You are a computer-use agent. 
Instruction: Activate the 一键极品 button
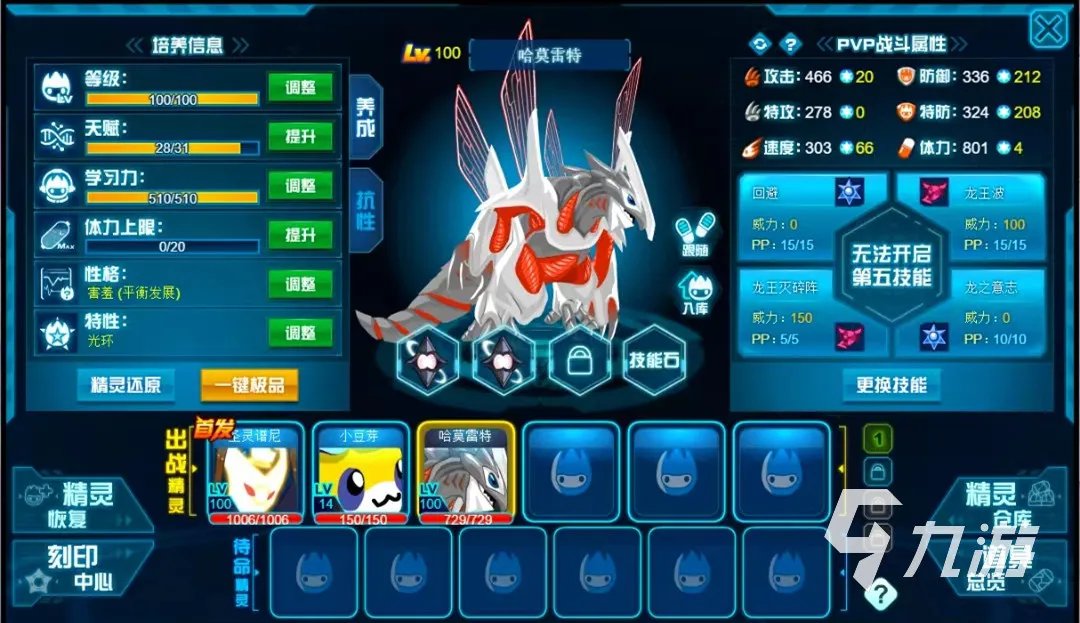(x=249, y=385)
